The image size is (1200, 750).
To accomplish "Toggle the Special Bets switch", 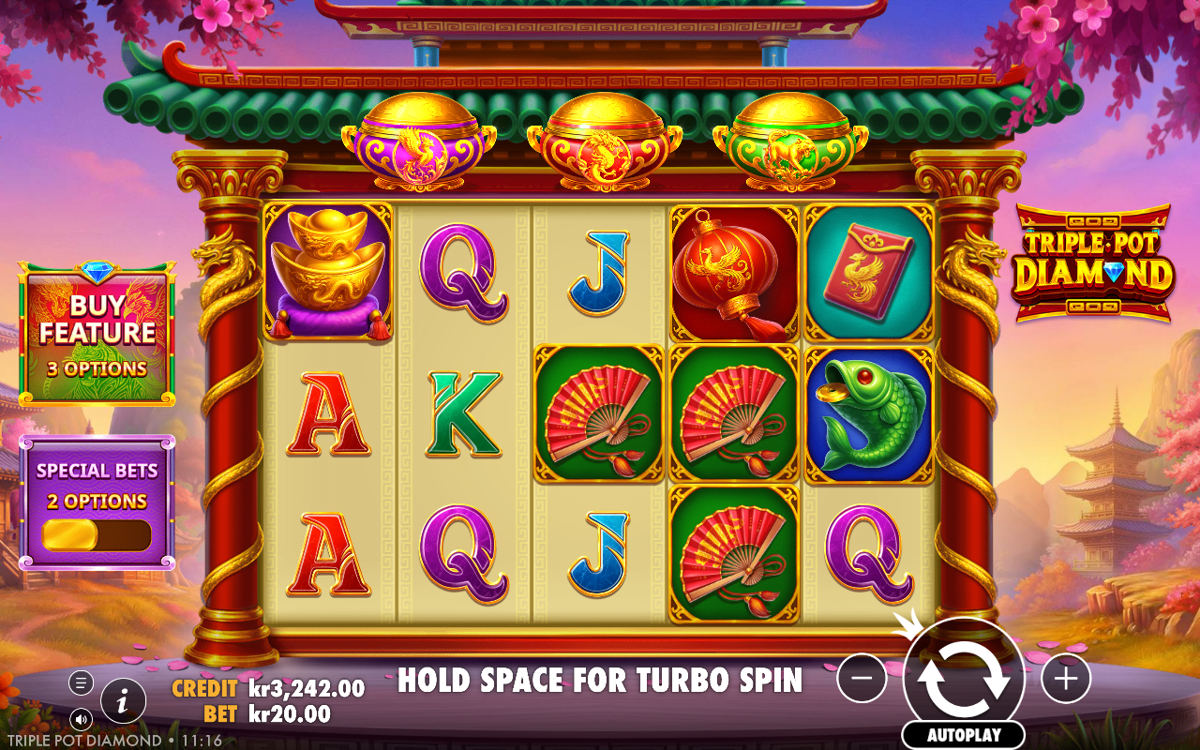I will [96, 535].
